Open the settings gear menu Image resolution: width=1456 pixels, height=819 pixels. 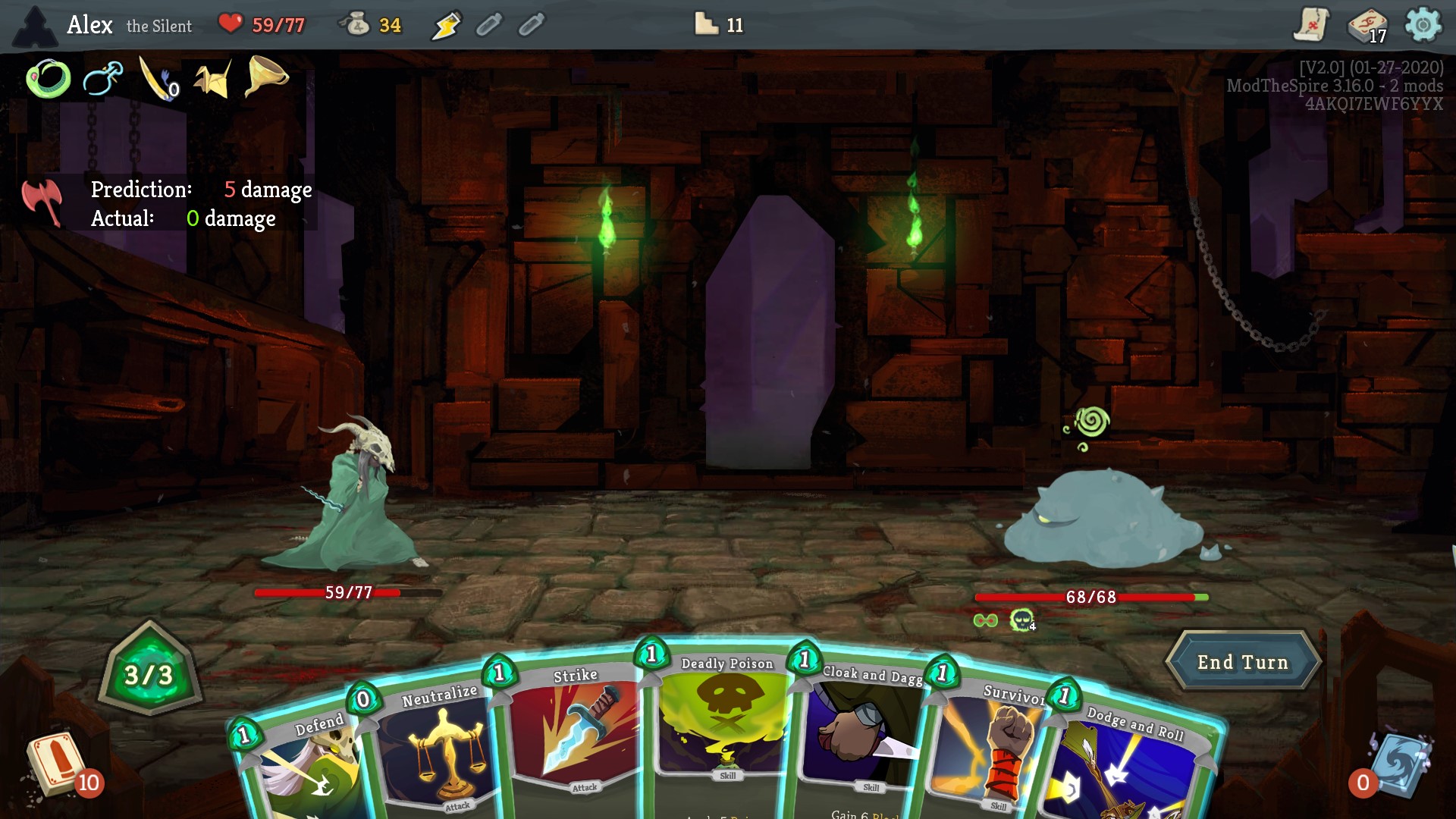click(1423, 25)
